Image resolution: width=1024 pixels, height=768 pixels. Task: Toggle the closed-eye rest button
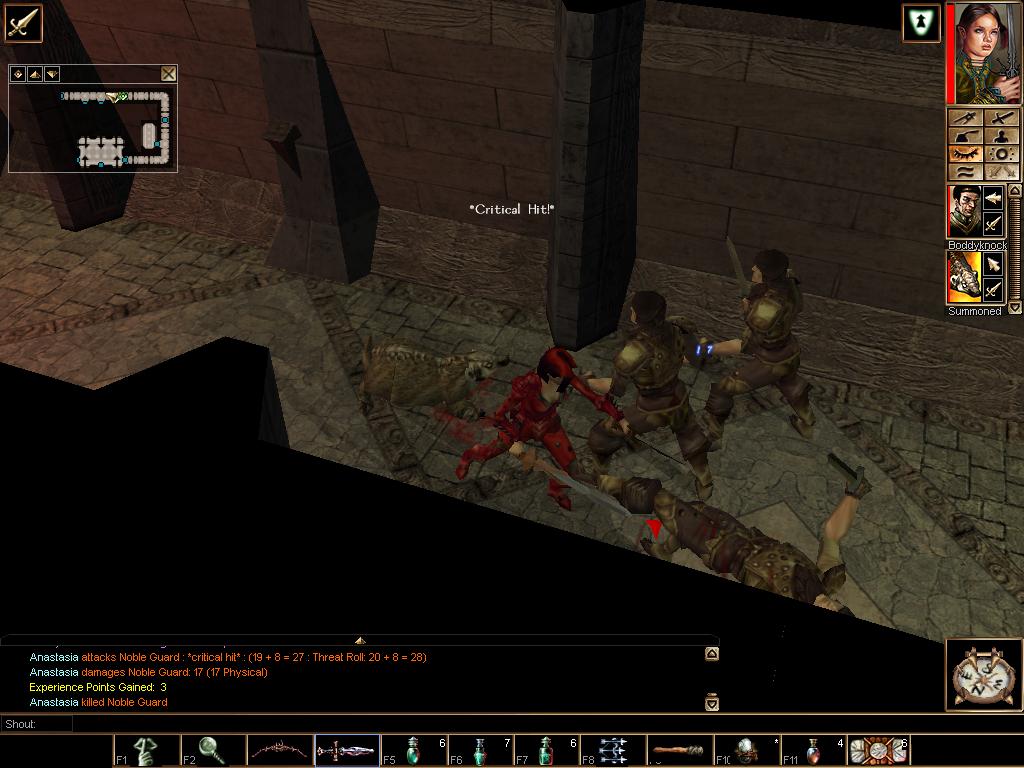[x=964, y=154]
